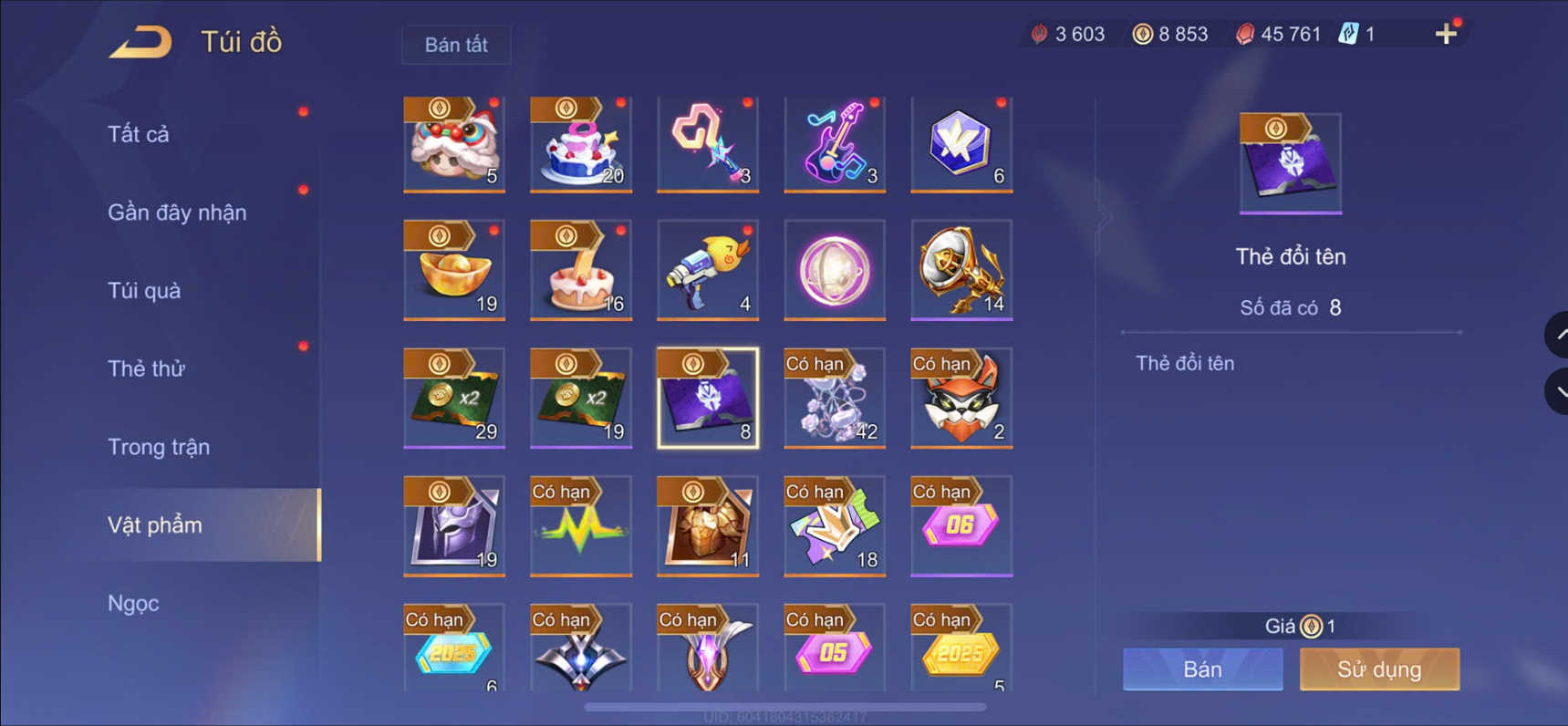Screen dimensions: 1568x726
Task: Click the gold coin currency icon
Action: [1139, 34]
